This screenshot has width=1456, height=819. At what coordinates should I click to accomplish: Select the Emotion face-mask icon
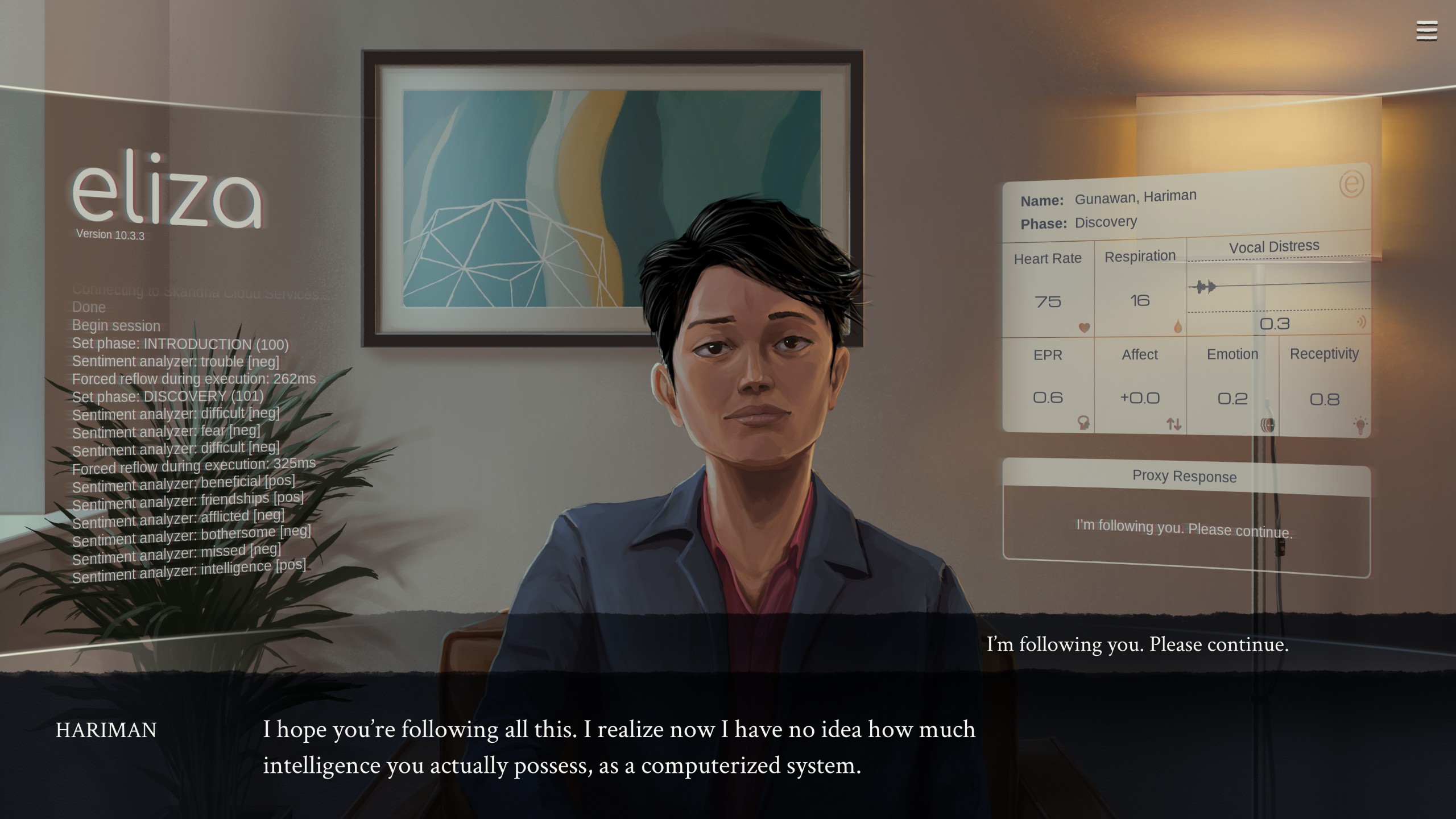click(1268, 425)
